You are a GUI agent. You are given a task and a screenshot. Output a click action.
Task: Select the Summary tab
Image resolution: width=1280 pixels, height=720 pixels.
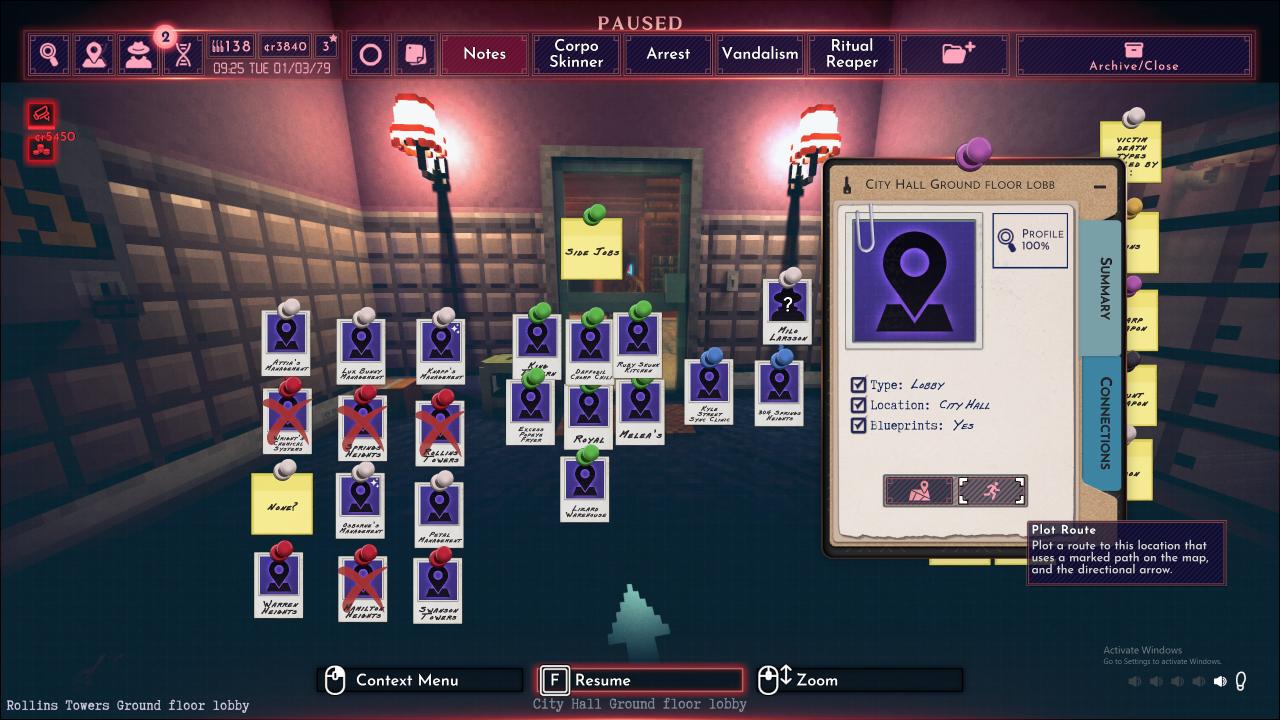point(1104,289)
